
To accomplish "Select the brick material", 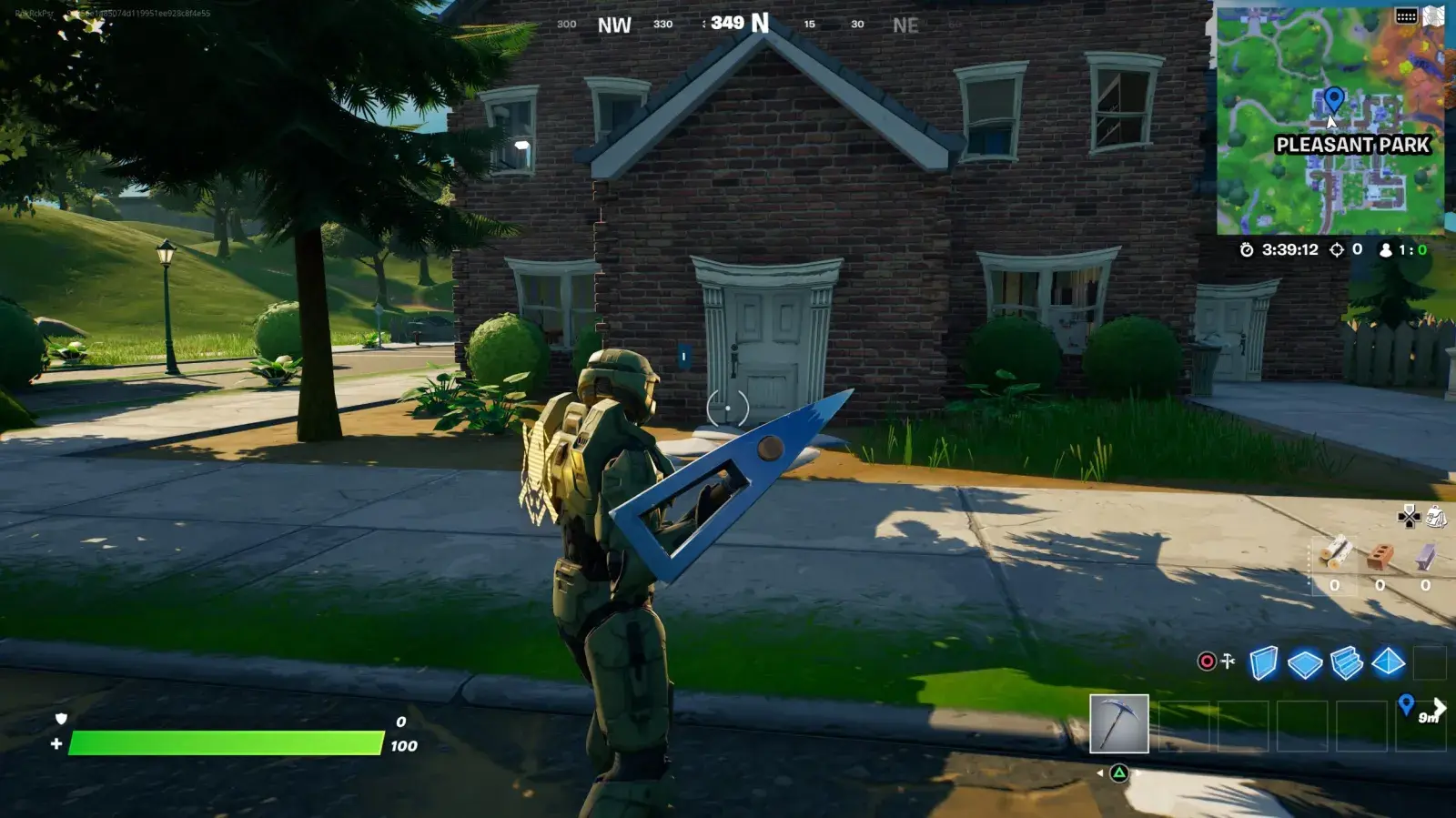I will pos(1380,554).
